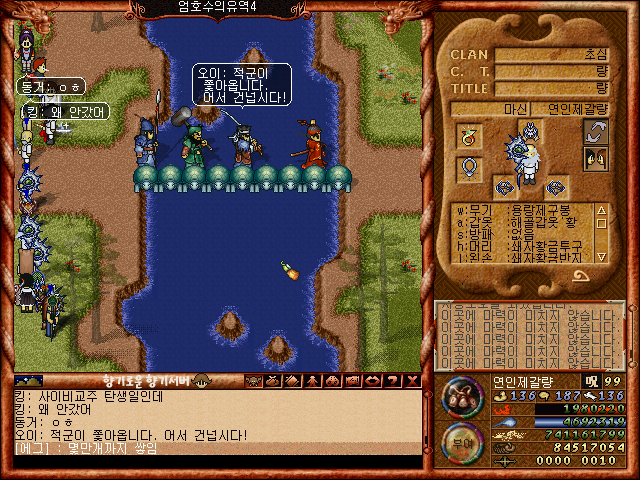Click the two-faces portrait button
640x480 pixels.
point(596,159)
